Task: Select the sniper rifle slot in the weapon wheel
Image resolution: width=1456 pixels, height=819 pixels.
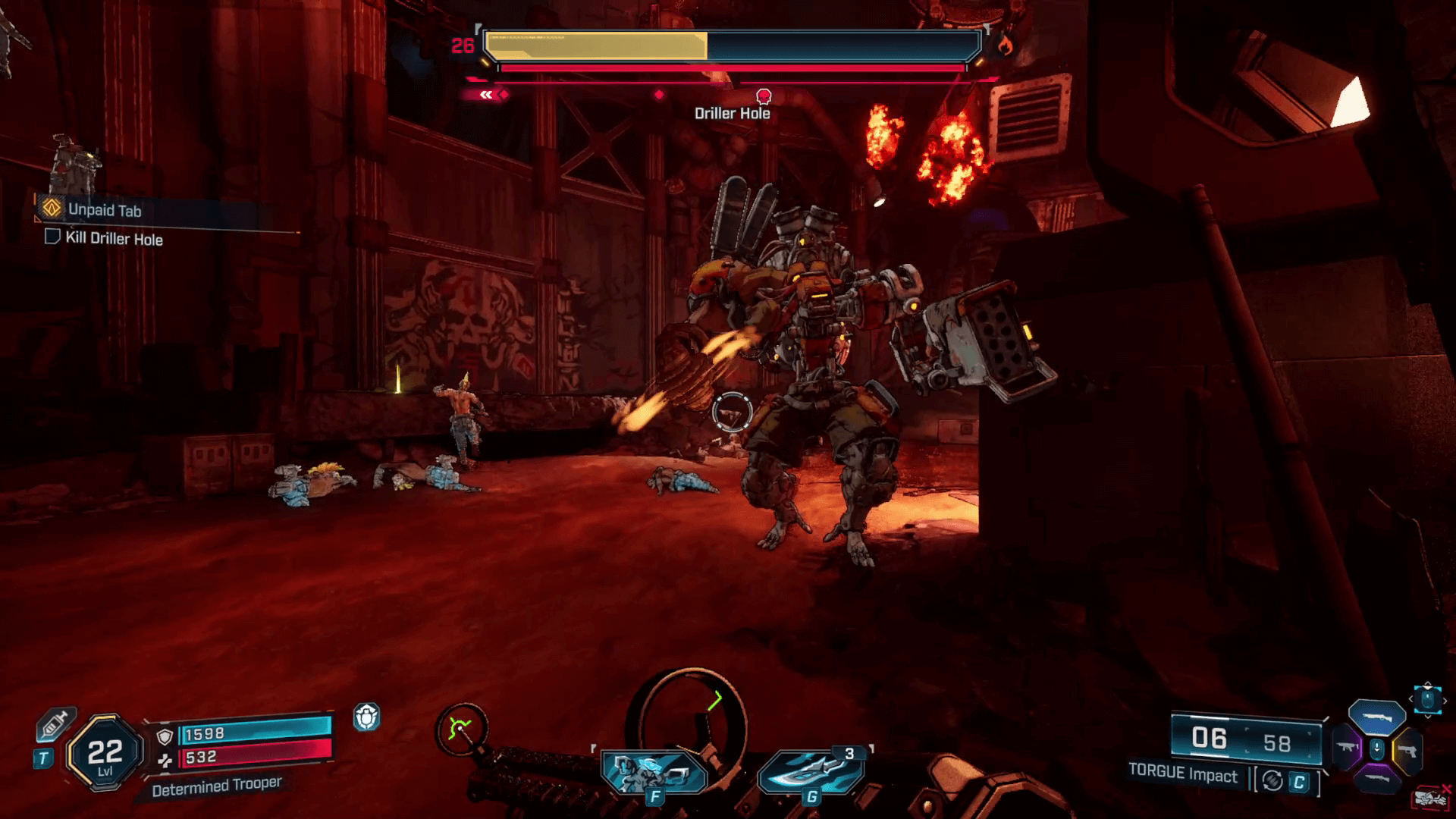Action: (x=1378, y=779)
